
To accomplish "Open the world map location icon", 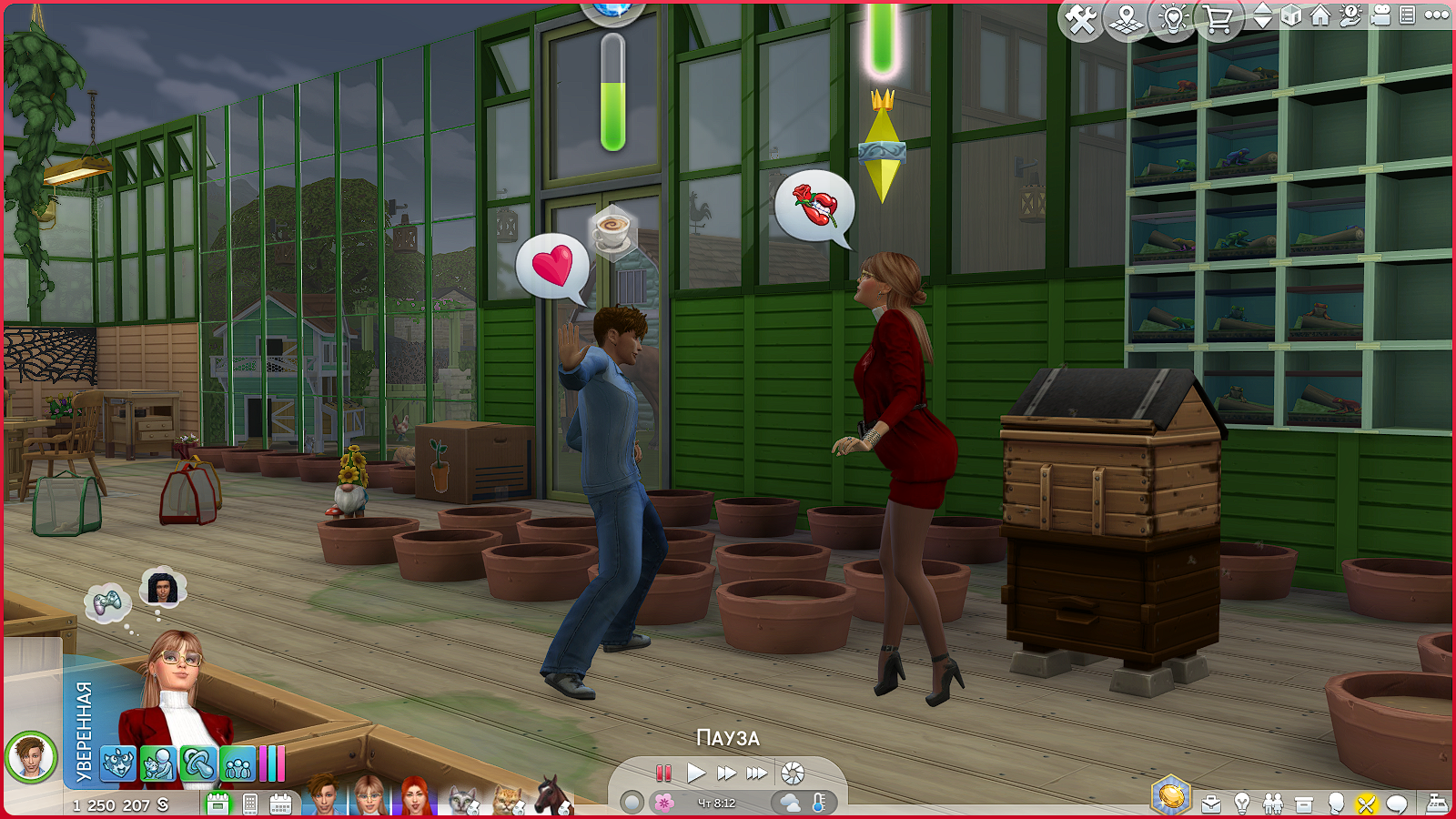I will [1127, 19].
